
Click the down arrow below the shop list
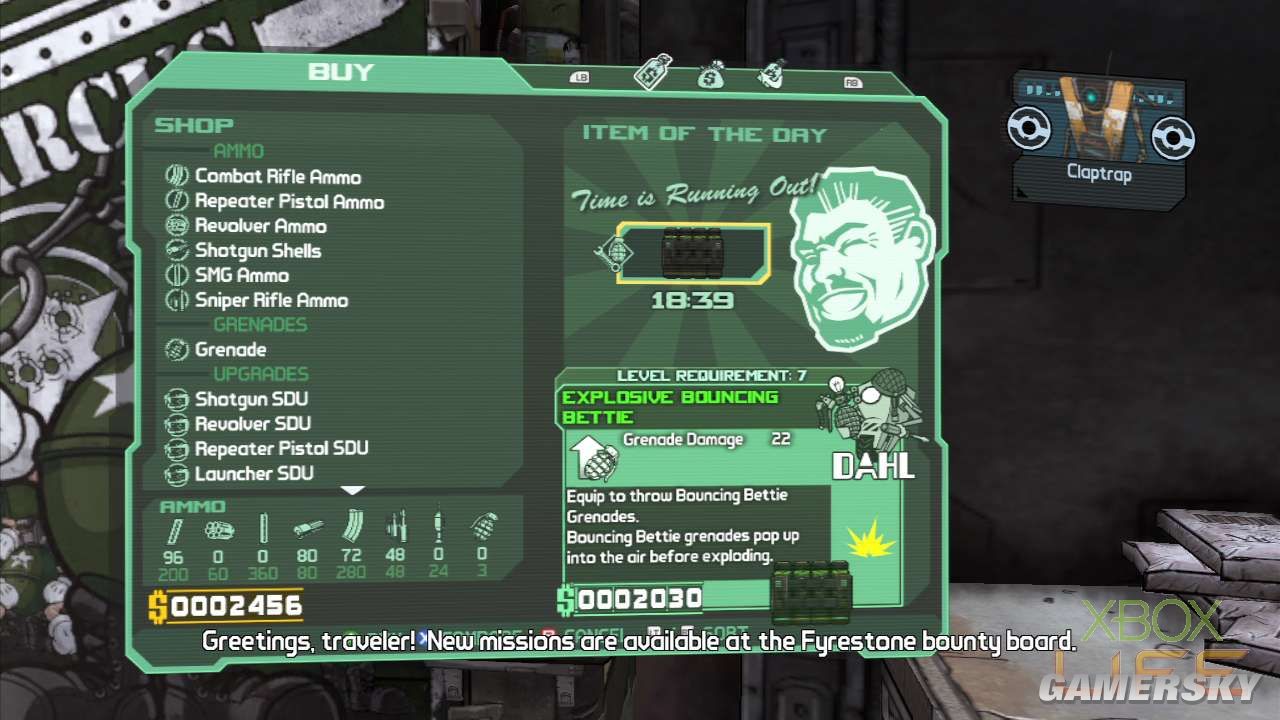353,490
